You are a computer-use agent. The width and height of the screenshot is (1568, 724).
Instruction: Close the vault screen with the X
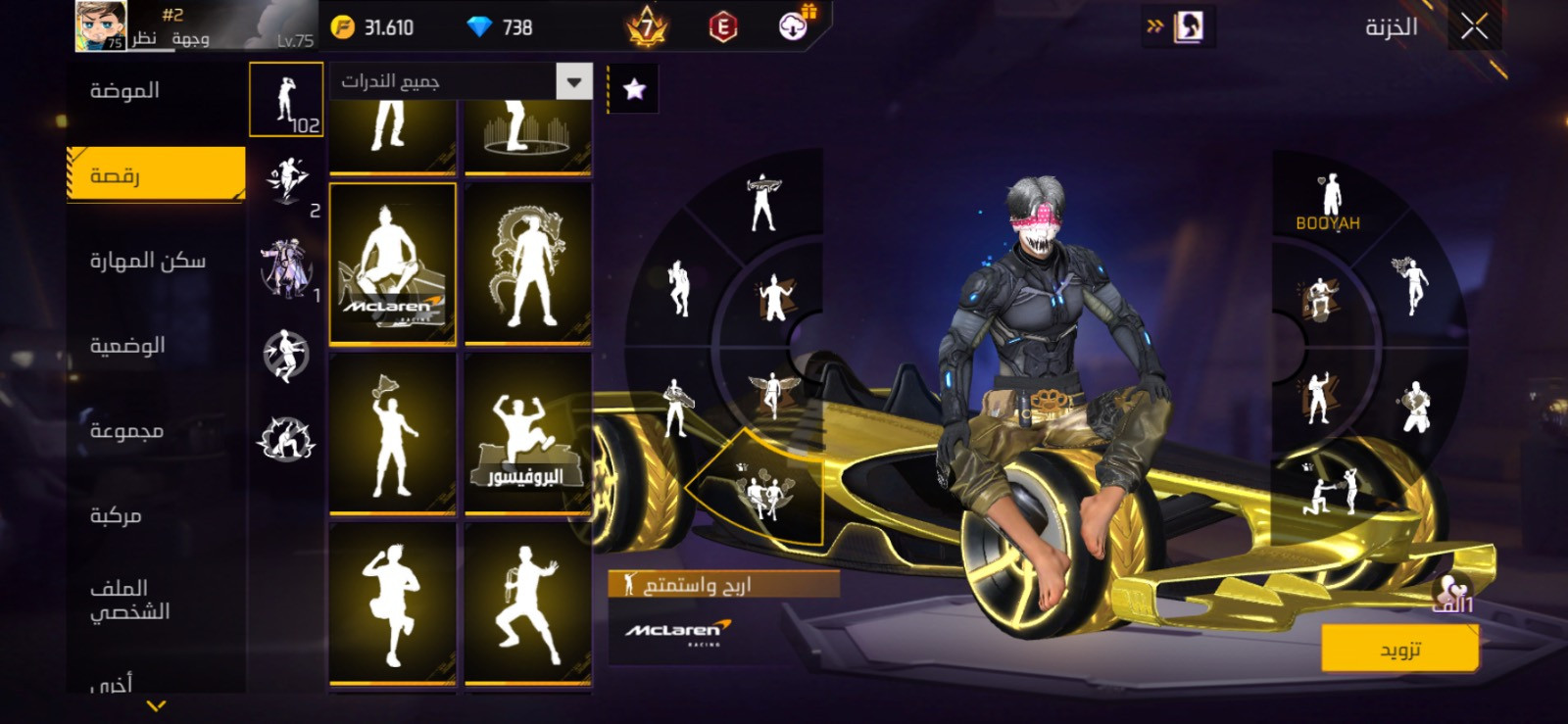tap(1474, 27)
